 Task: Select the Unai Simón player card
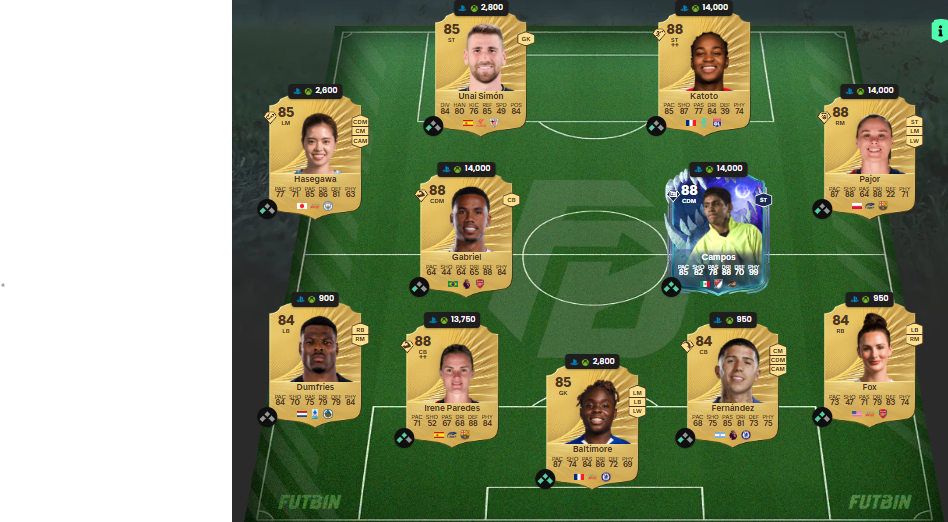click(480, 70)
